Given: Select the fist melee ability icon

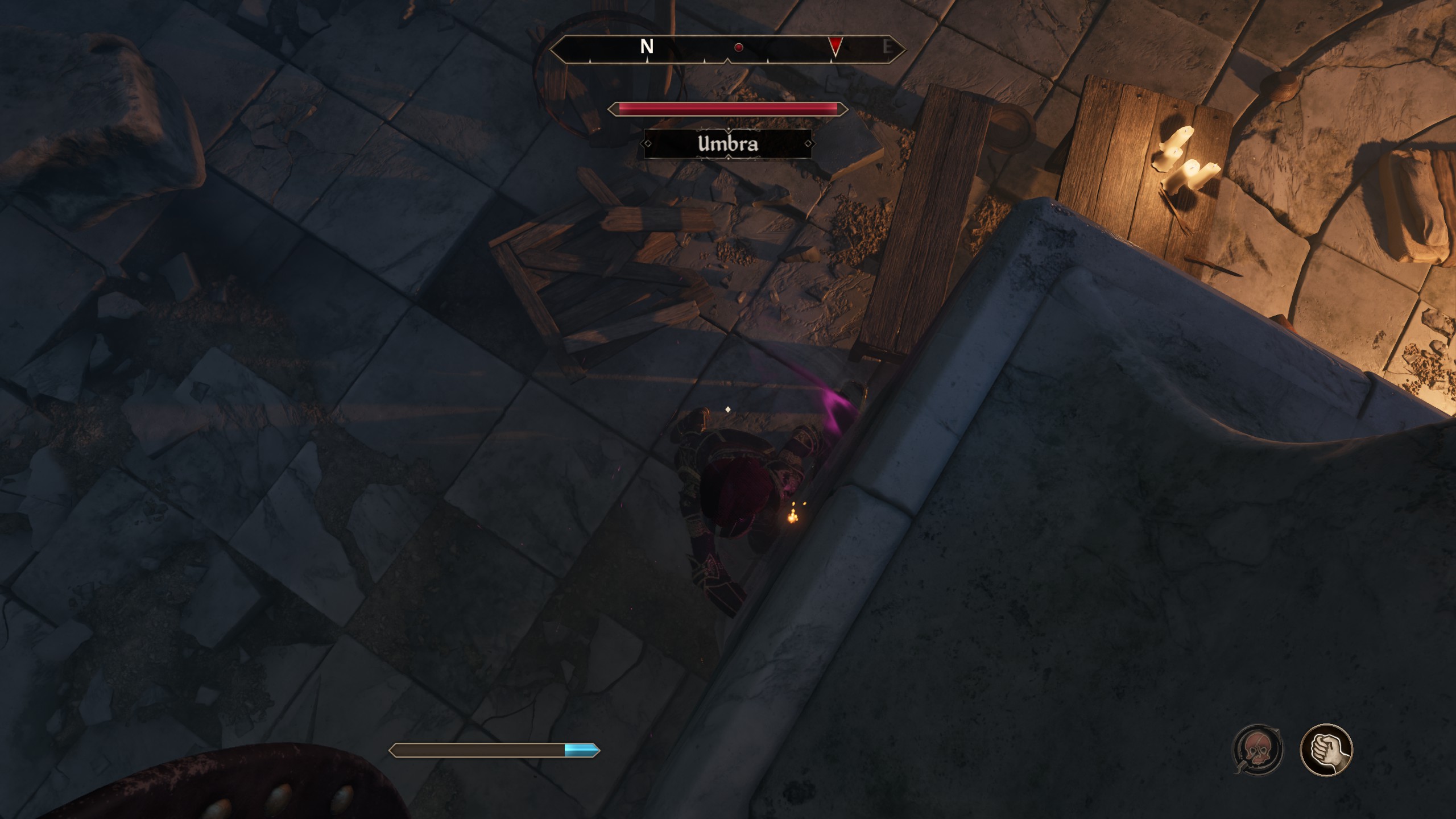Looking at the screenshot, I should tap(1327, 750).
